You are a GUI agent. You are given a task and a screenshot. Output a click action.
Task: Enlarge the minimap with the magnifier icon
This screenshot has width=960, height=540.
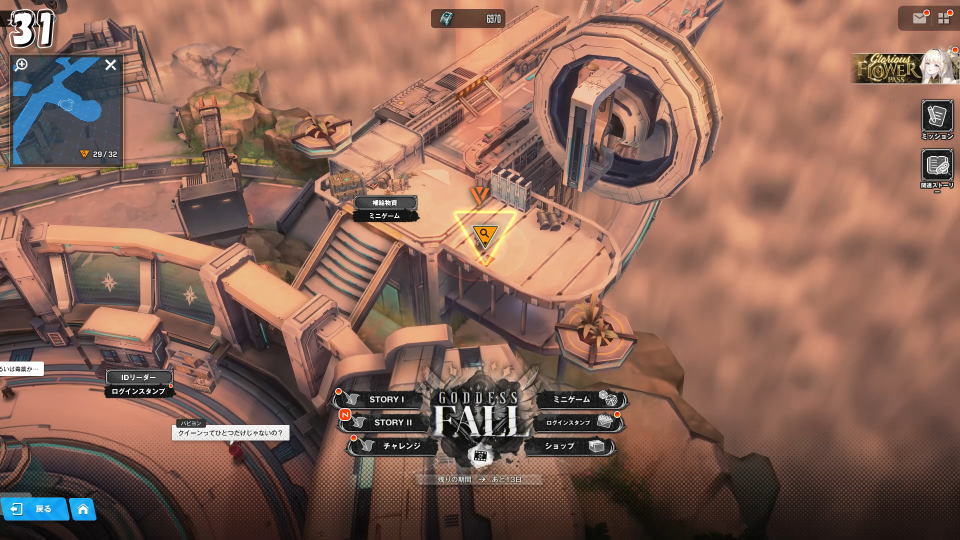(22, 65)
